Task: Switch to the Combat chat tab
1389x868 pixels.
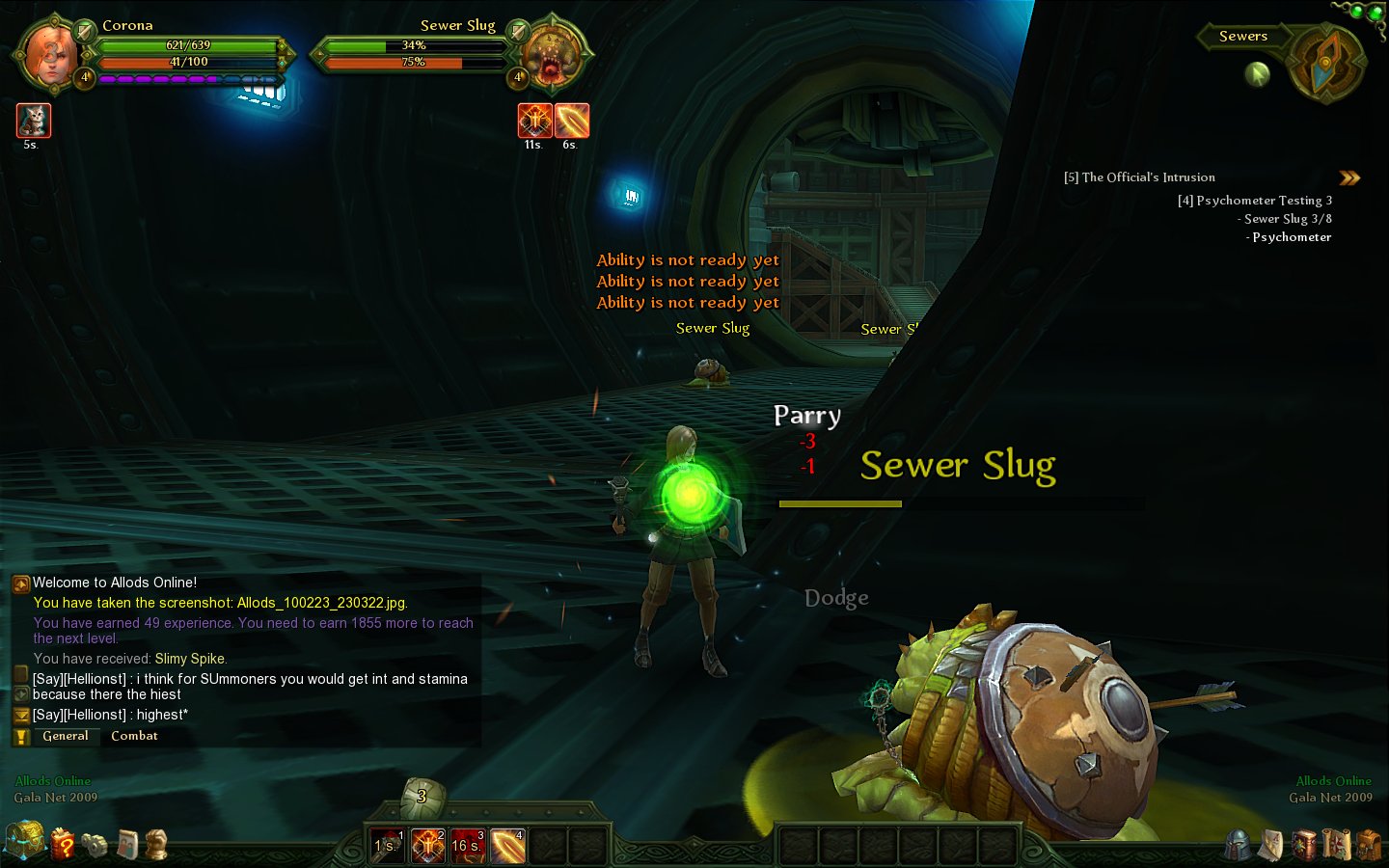Action: tap(134, 736)
